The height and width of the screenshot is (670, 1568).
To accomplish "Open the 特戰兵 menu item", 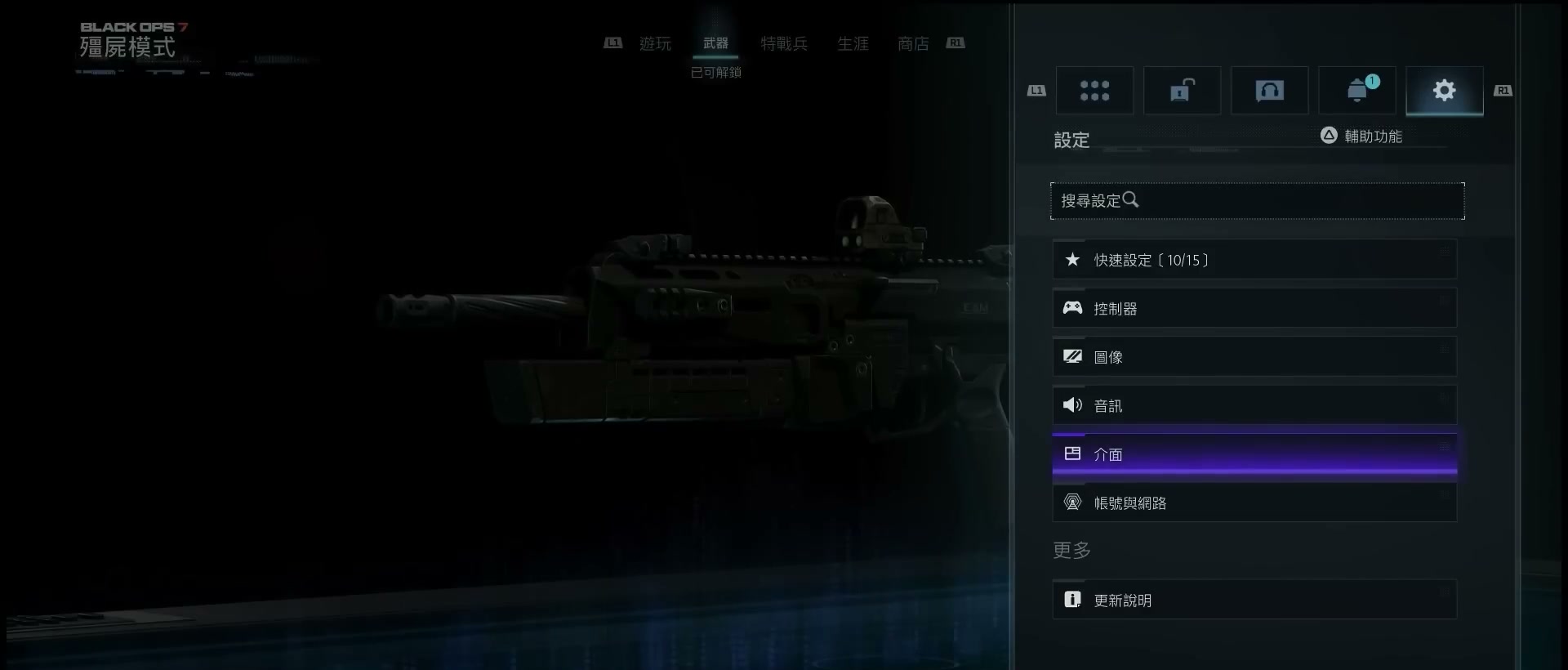I will (784, 43).
